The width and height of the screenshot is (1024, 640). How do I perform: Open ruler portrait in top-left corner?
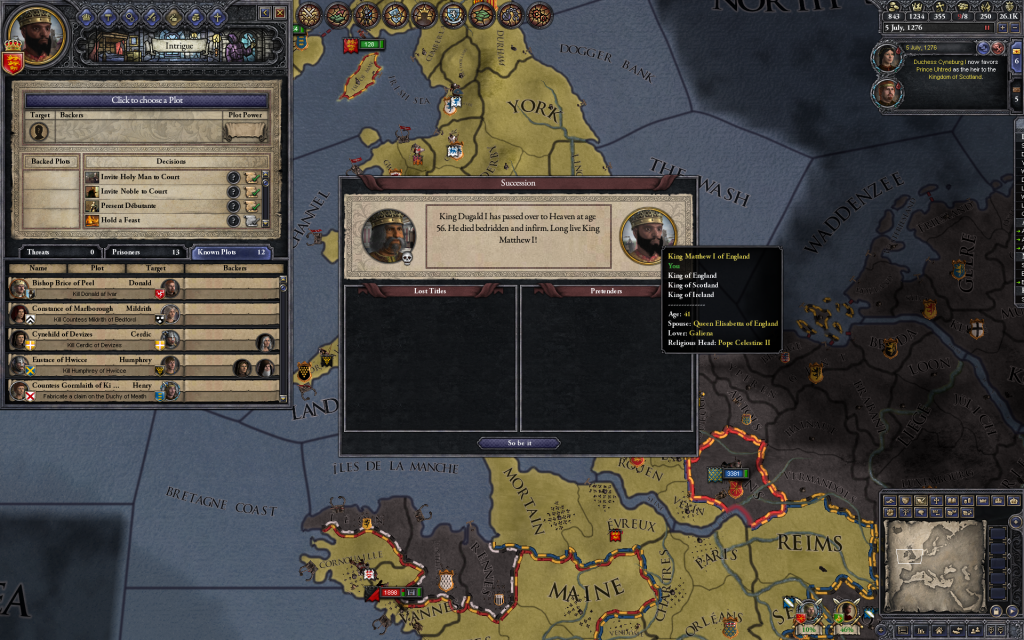click(x=36, y=31)
